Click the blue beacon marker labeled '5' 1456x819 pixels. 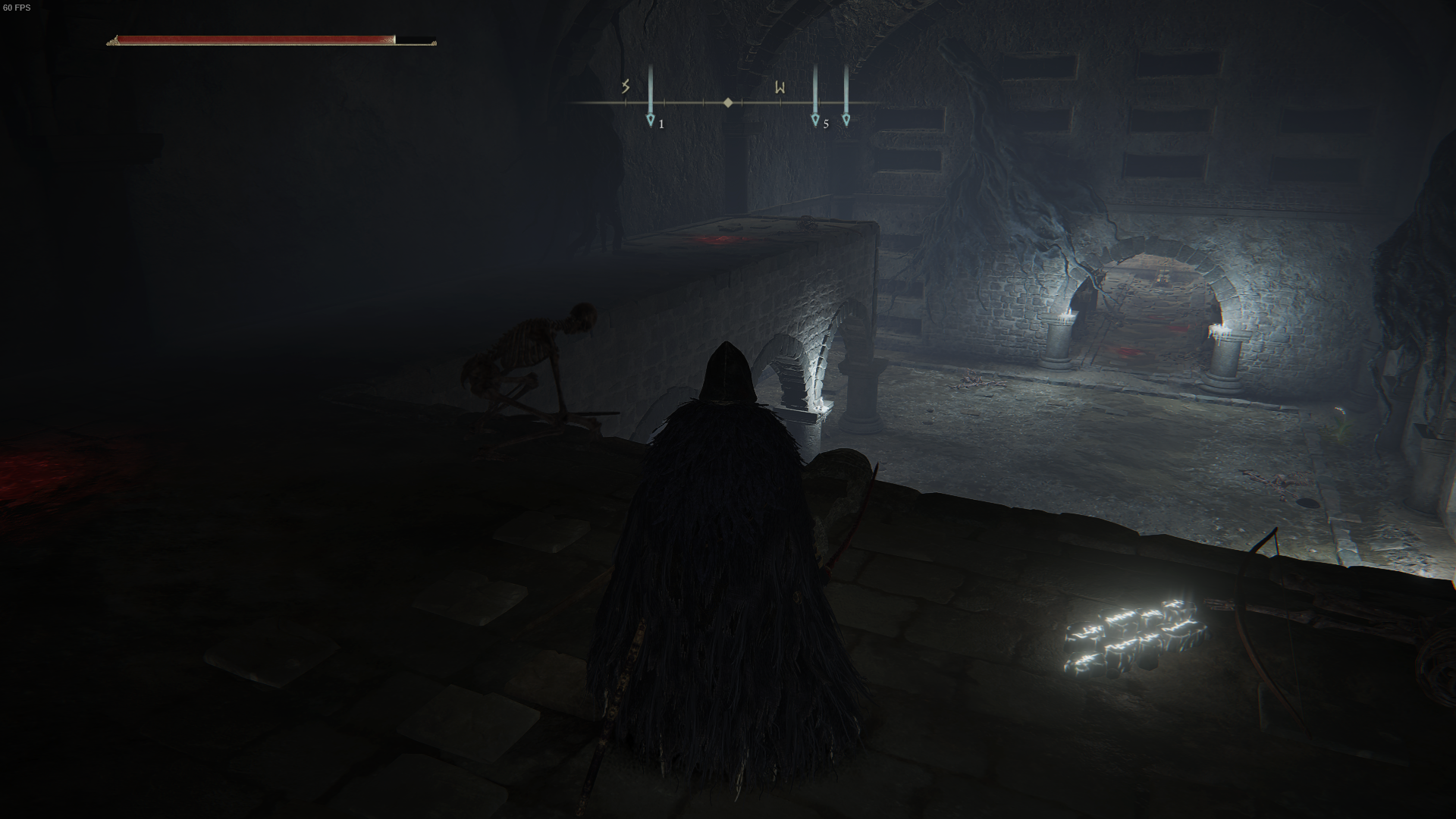[x=815, y=118]
